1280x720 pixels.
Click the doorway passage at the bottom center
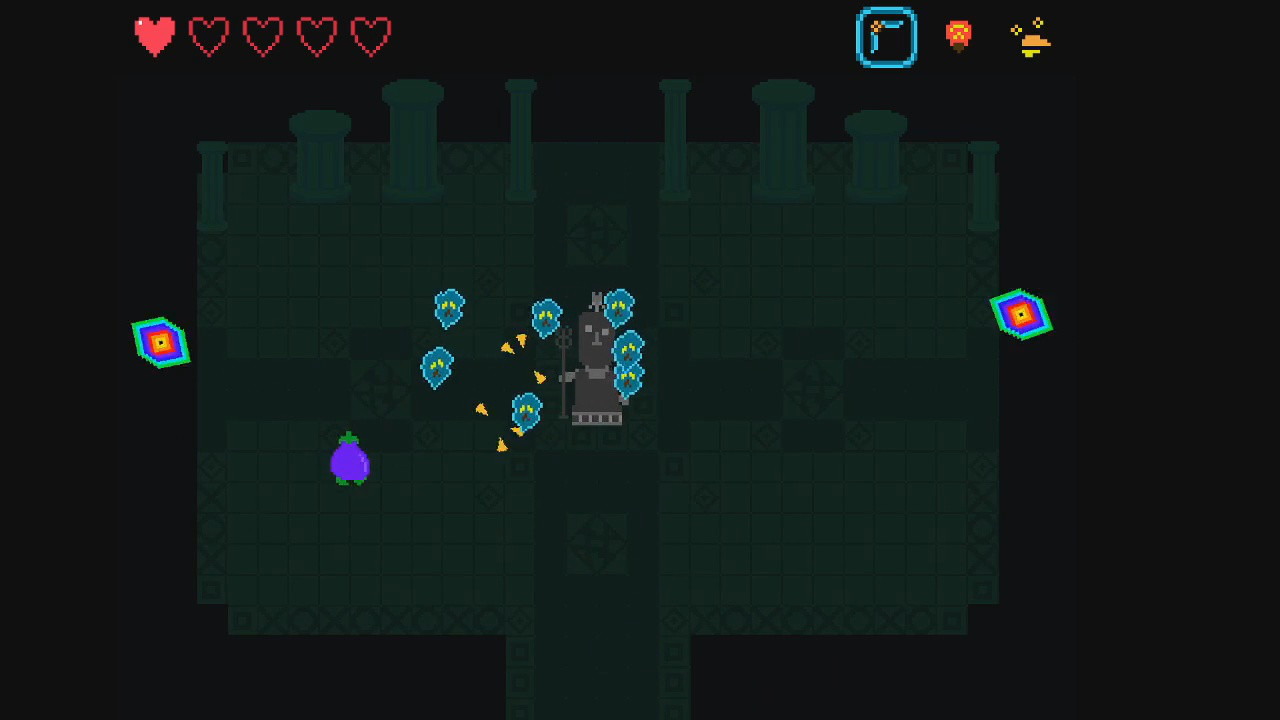pyautogui.click(x=597, y=670)
